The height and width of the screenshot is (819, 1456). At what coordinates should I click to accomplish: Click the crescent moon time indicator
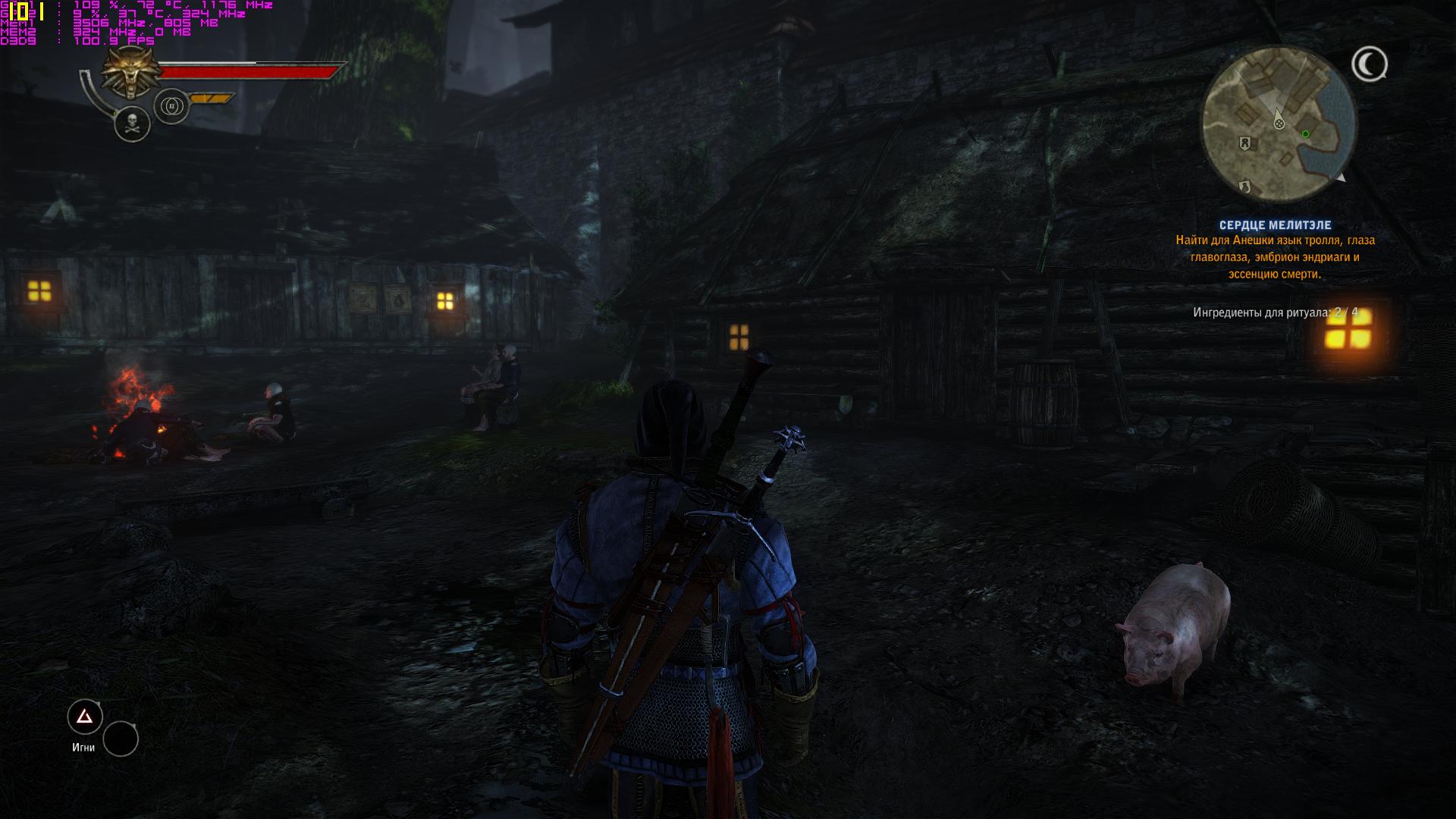[1369, 64]
